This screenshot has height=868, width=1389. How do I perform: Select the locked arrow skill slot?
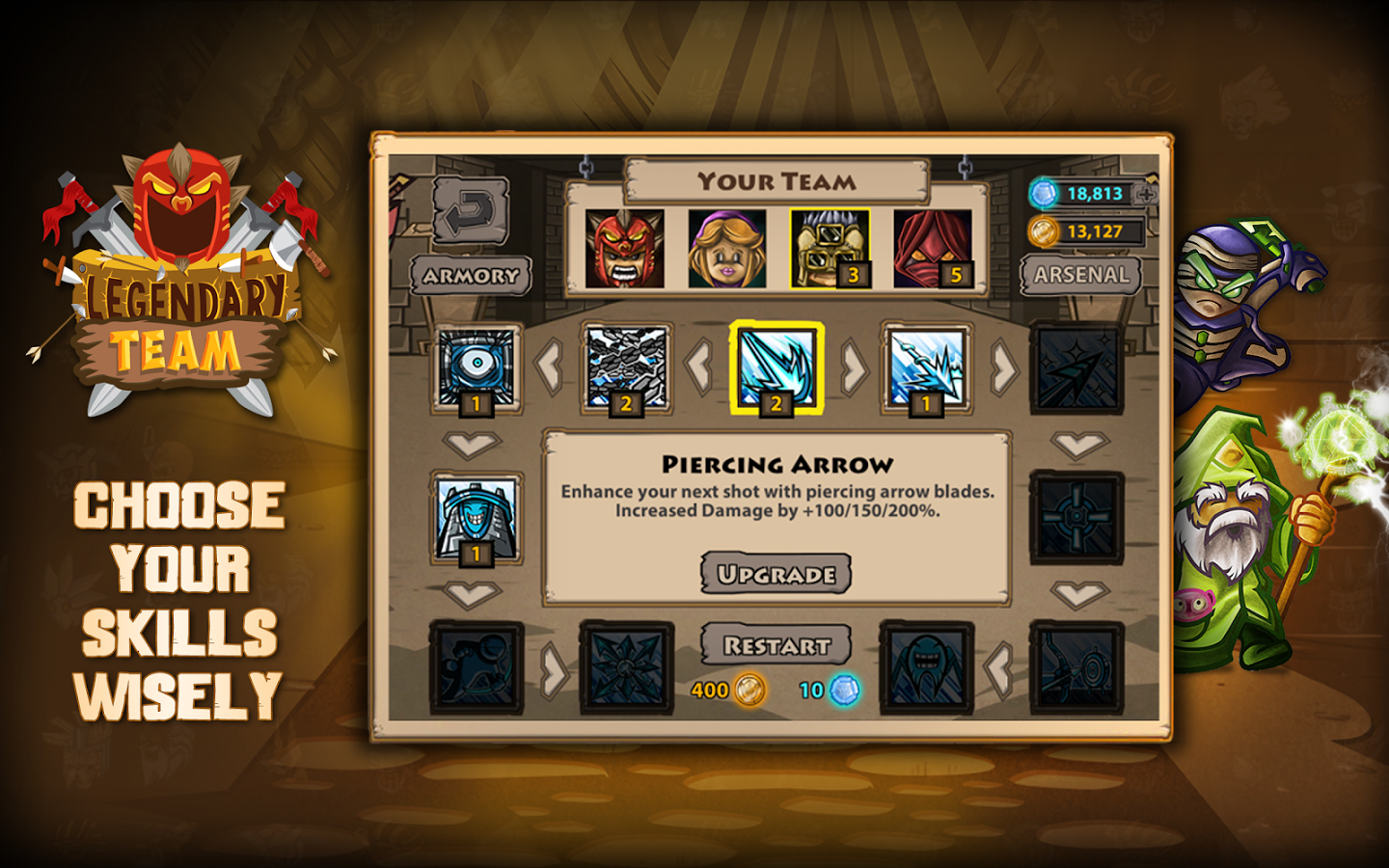pos(1076,368)
